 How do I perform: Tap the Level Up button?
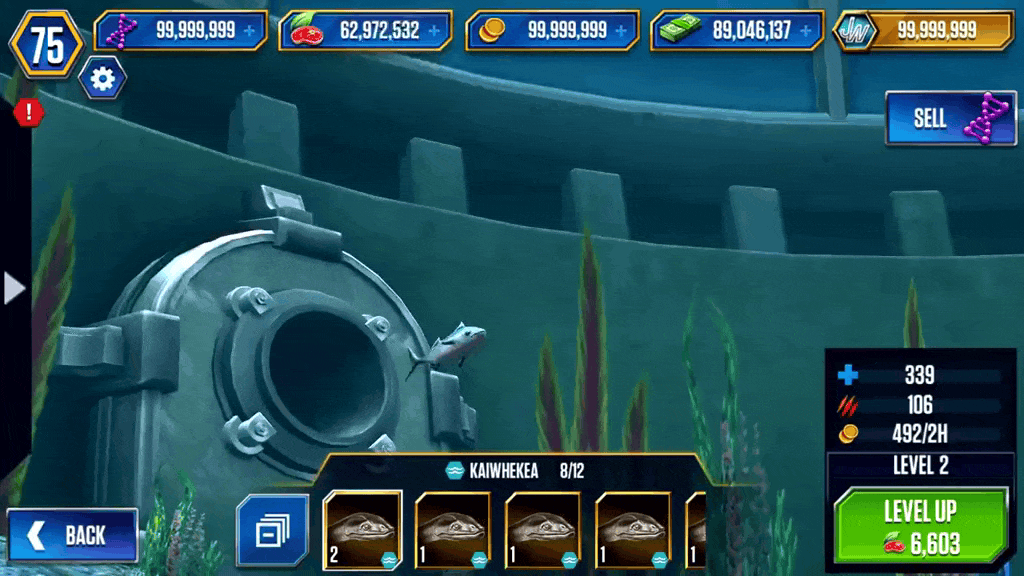coord(921,527)
